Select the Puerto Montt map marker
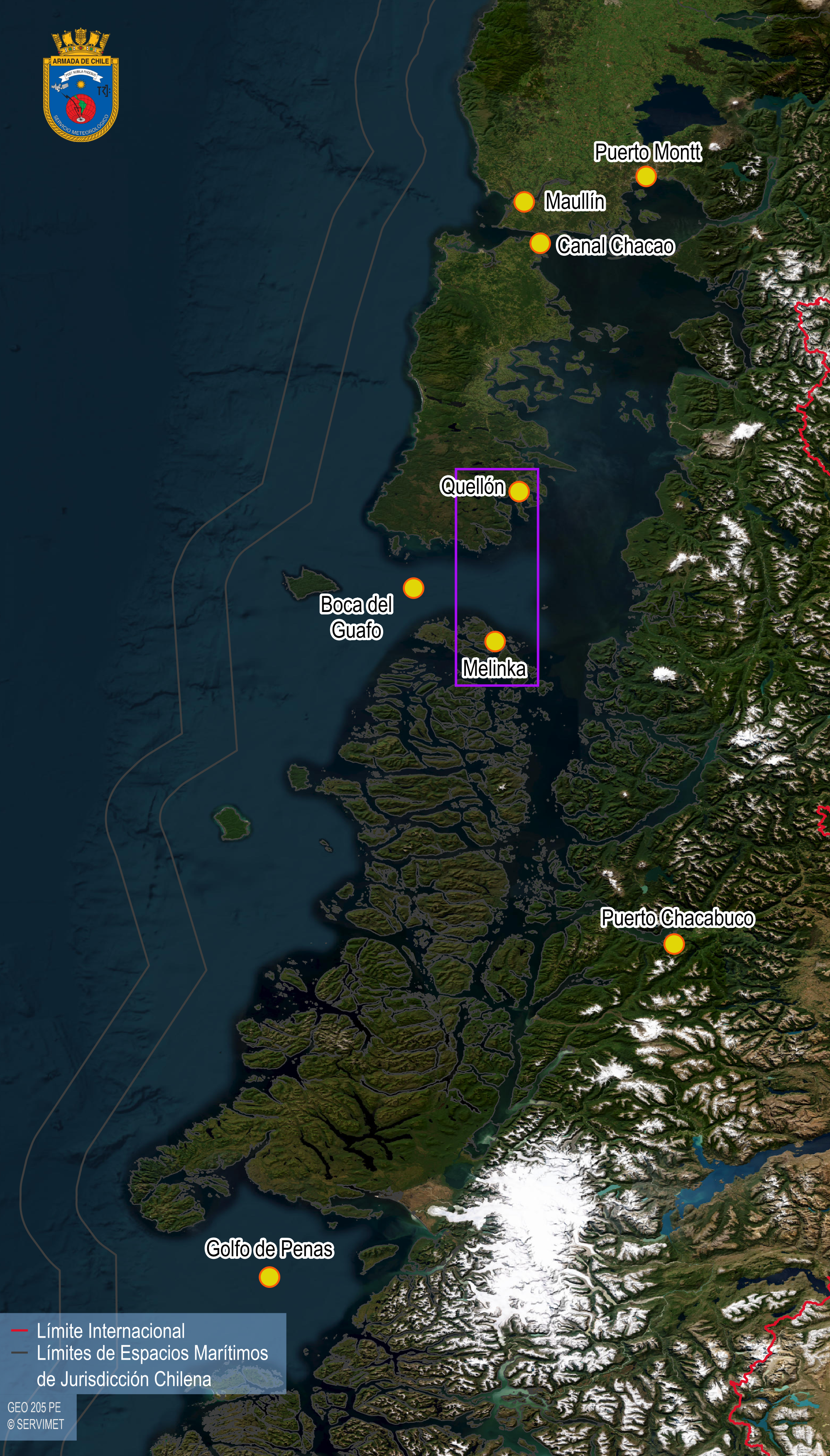The height and width of the screenshot is (1456, 830). click(645, 177)
